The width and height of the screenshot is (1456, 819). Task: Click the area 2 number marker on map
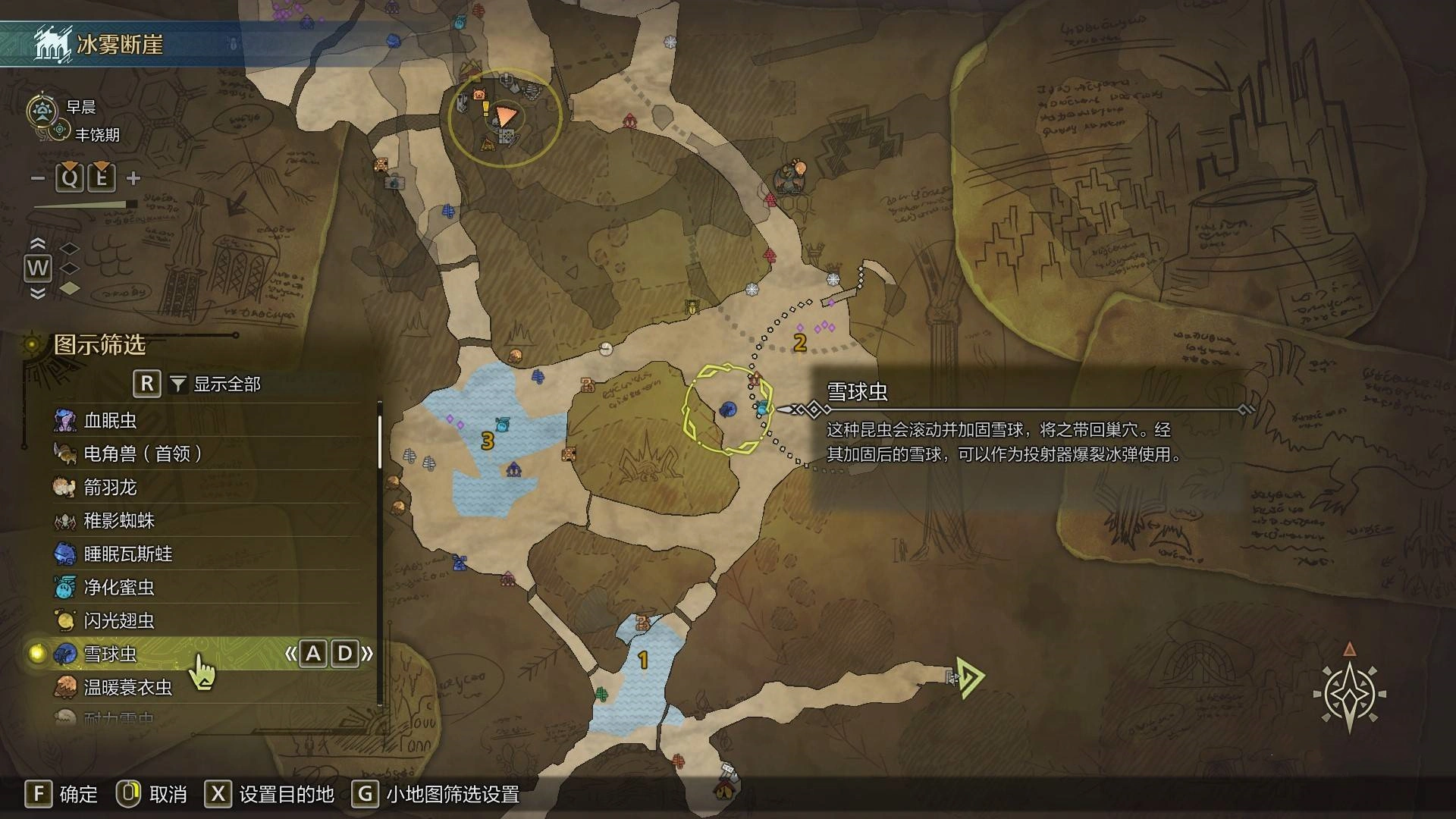799,343
